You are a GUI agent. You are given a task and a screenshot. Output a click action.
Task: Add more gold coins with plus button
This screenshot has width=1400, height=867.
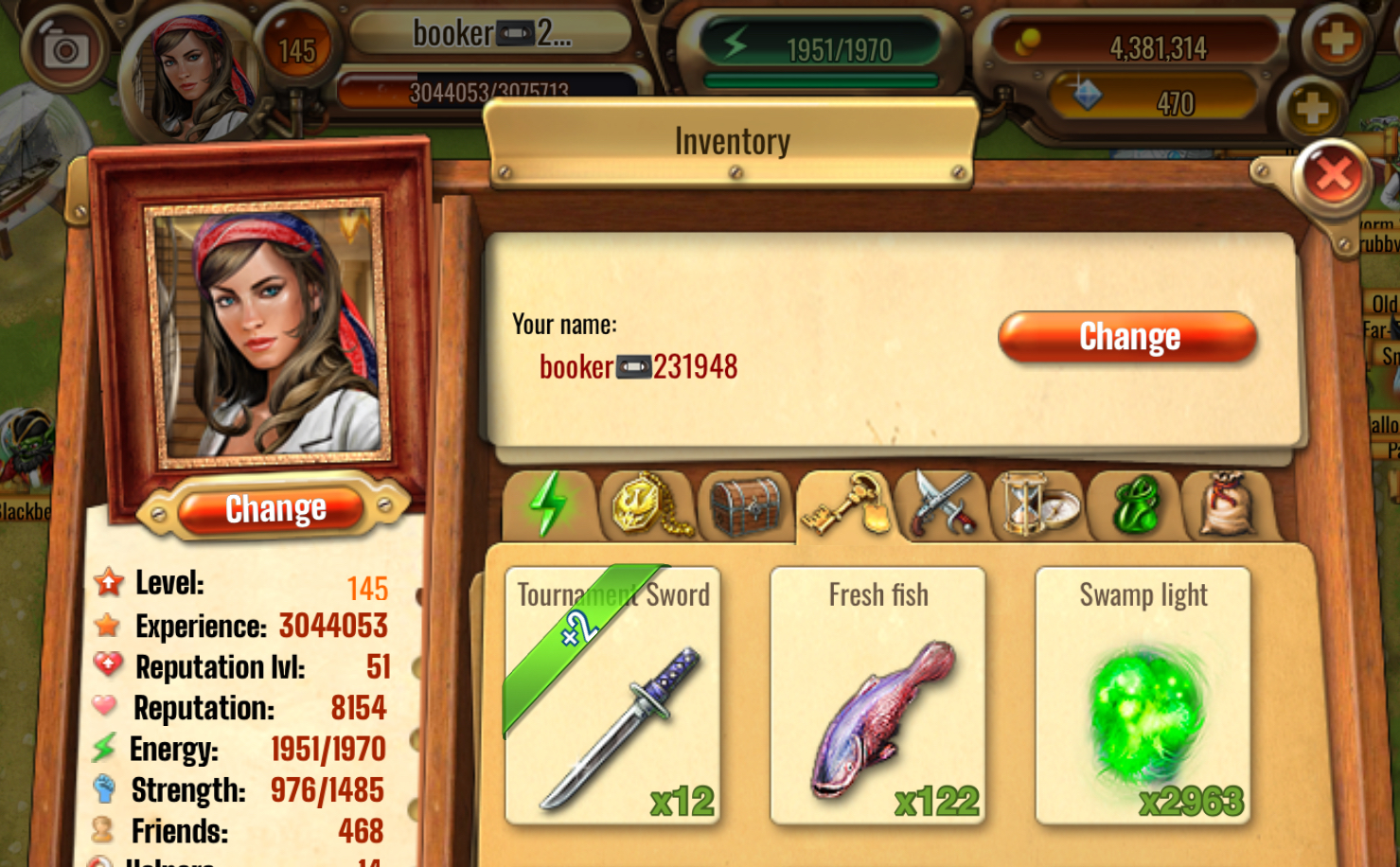click(1336, 41)
